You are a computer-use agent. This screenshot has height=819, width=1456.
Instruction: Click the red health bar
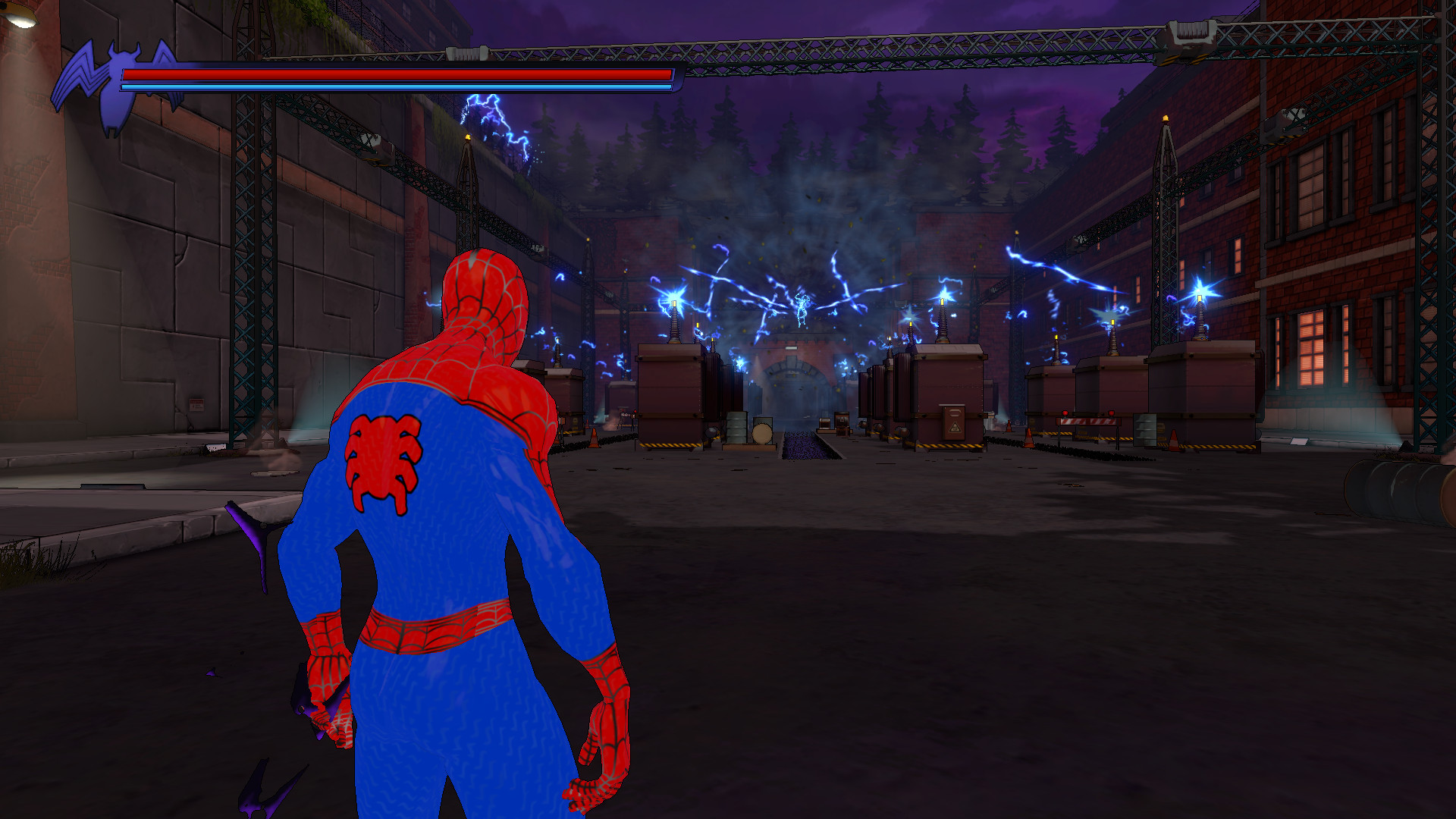click(394, 76)
